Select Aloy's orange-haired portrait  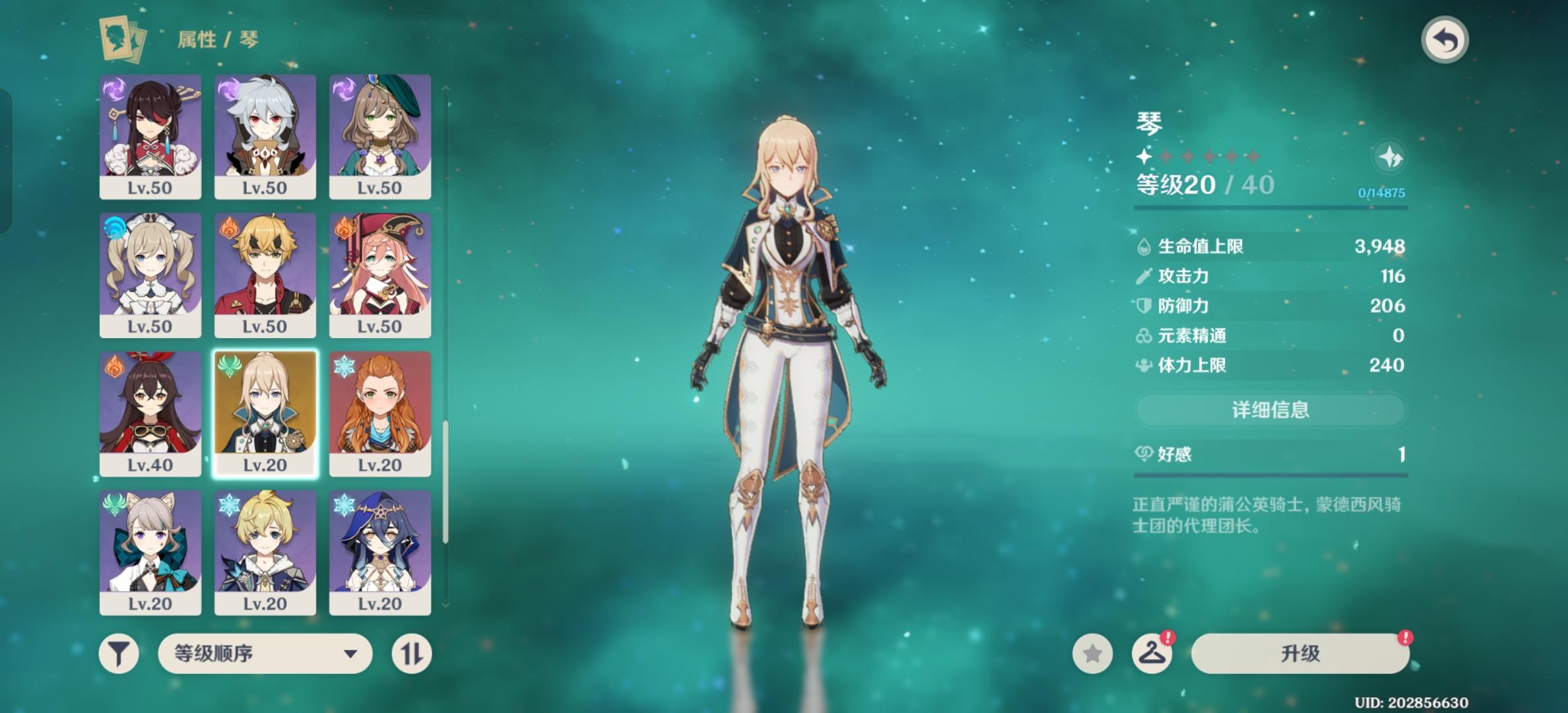click(x=380, y=413)
